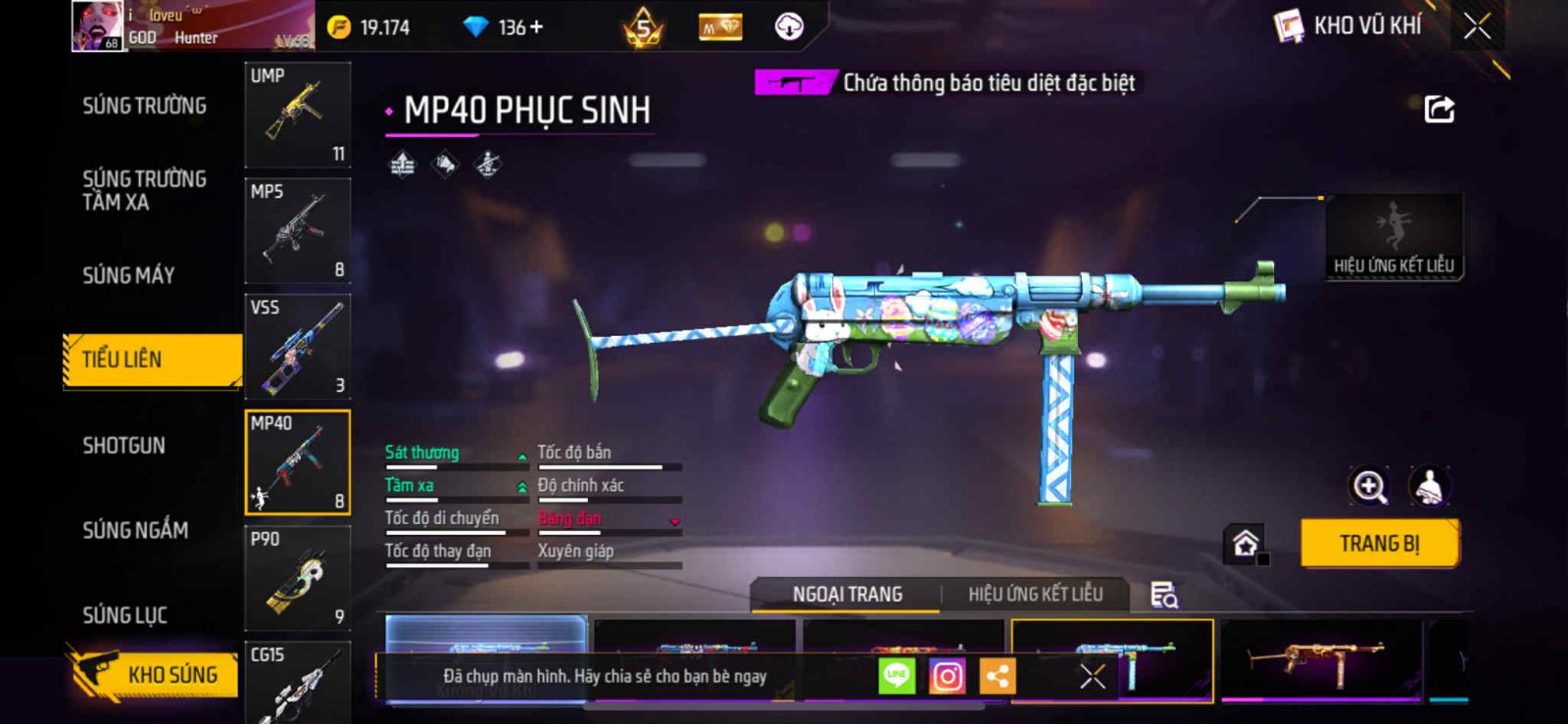Select the P90 weapon thumbnail
Image resolution: width=1568 pixels, height=724 pixels.
[297, 577]
